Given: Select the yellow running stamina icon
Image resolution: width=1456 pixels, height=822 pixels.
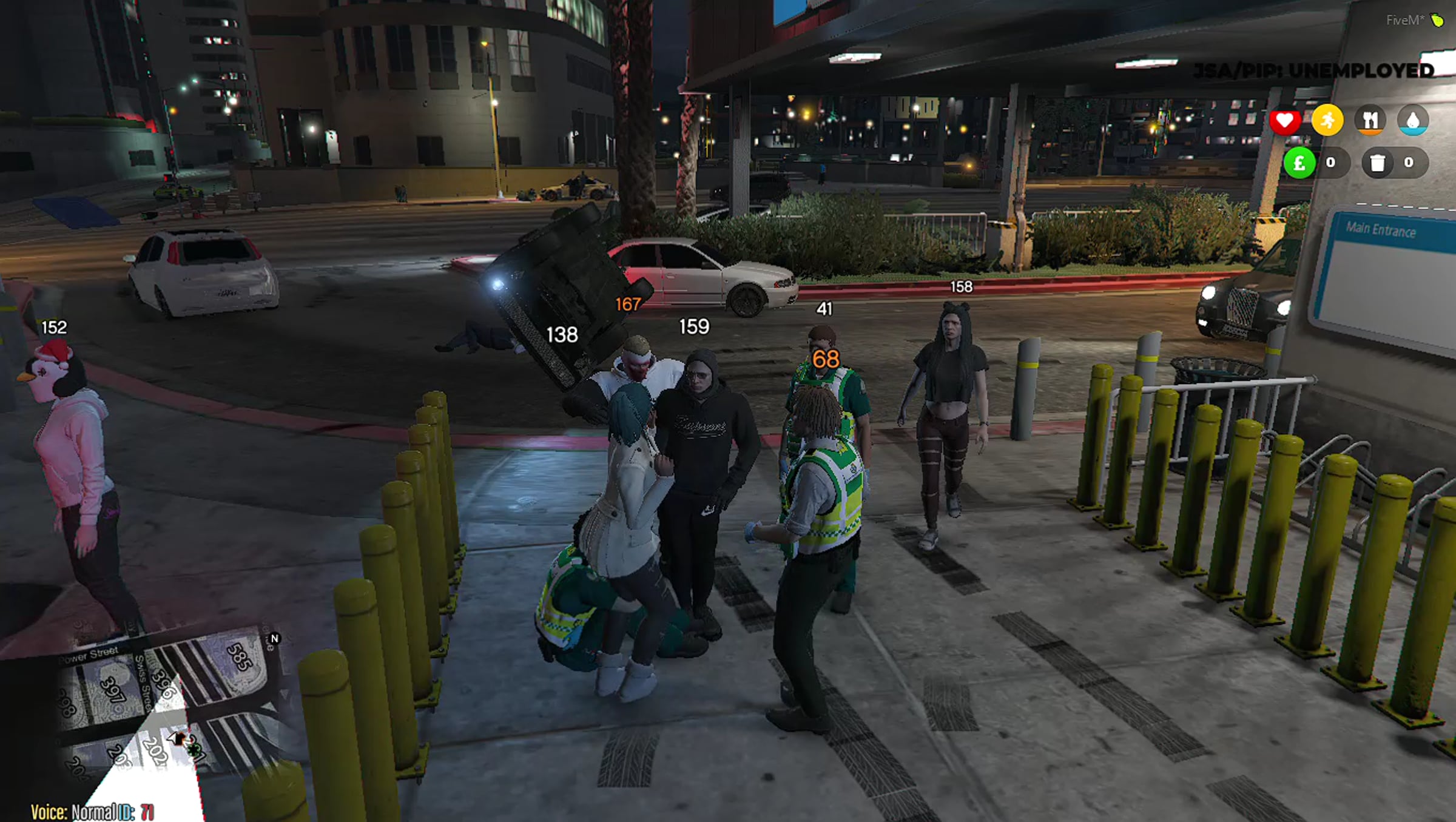Looking at the screenshot, I should coord(1327,120).
